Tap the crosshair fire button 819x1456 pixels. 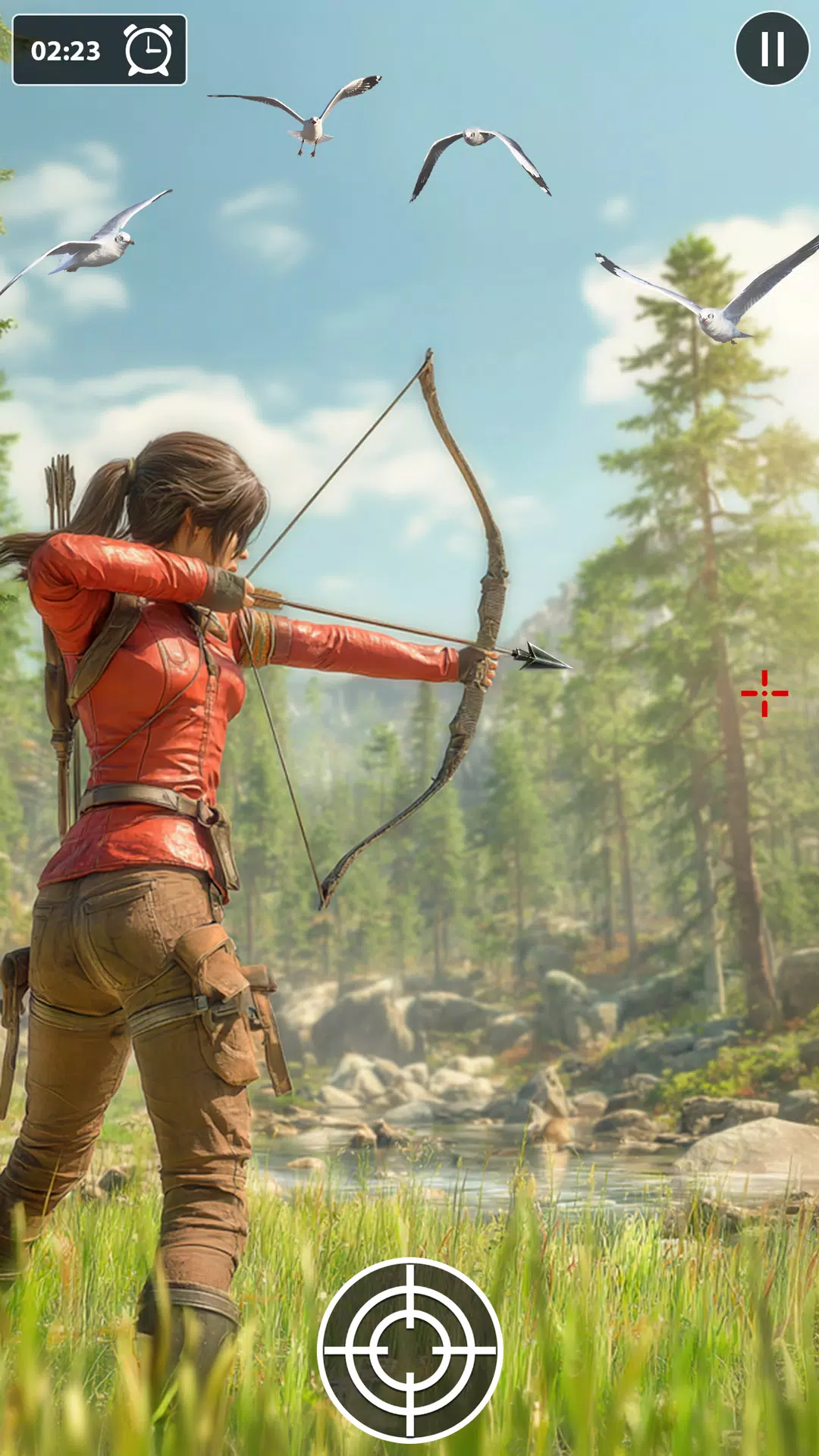[409, 1350]
